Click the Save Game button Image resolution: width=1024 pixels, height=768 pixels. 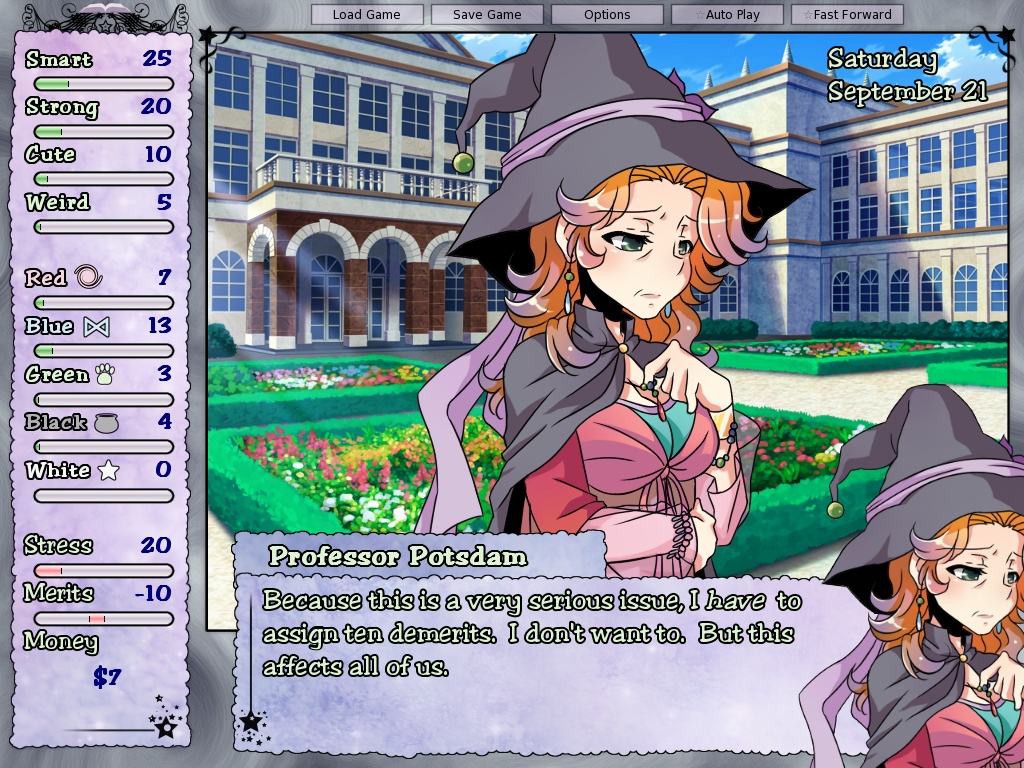coord(487,15)
